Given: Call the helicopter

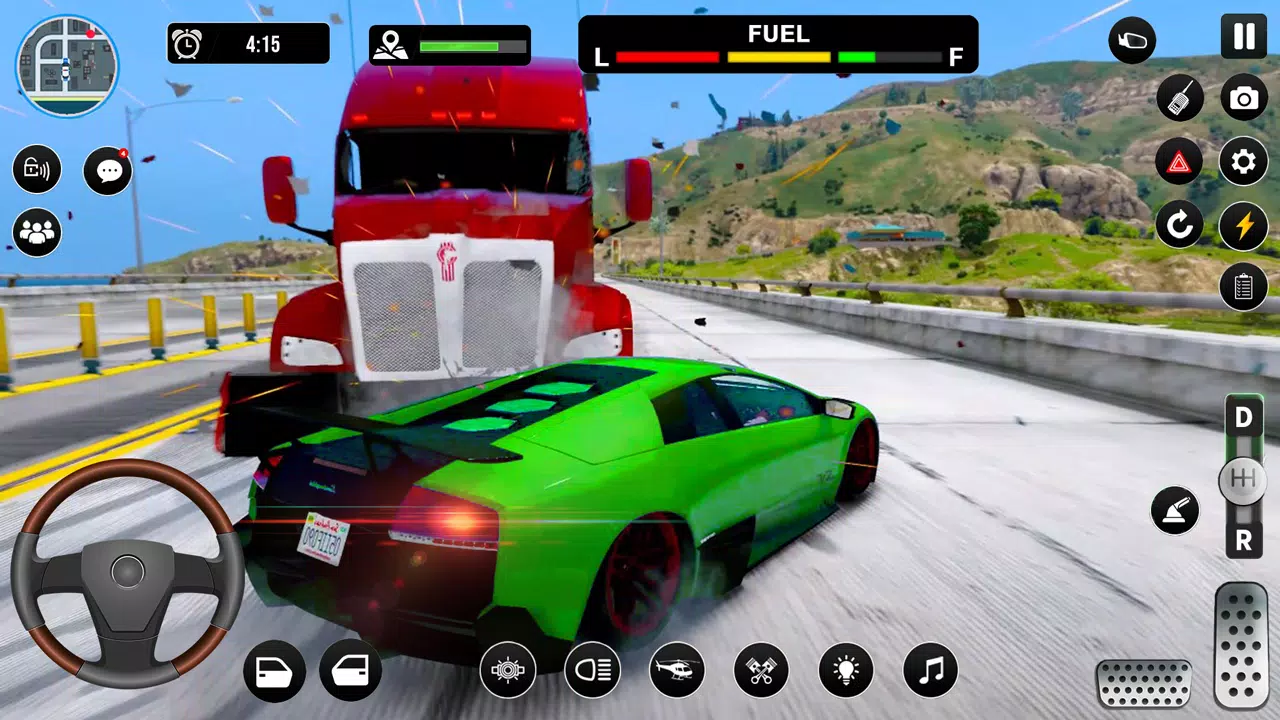Looking at the screenshot, I should click(677, 670).
